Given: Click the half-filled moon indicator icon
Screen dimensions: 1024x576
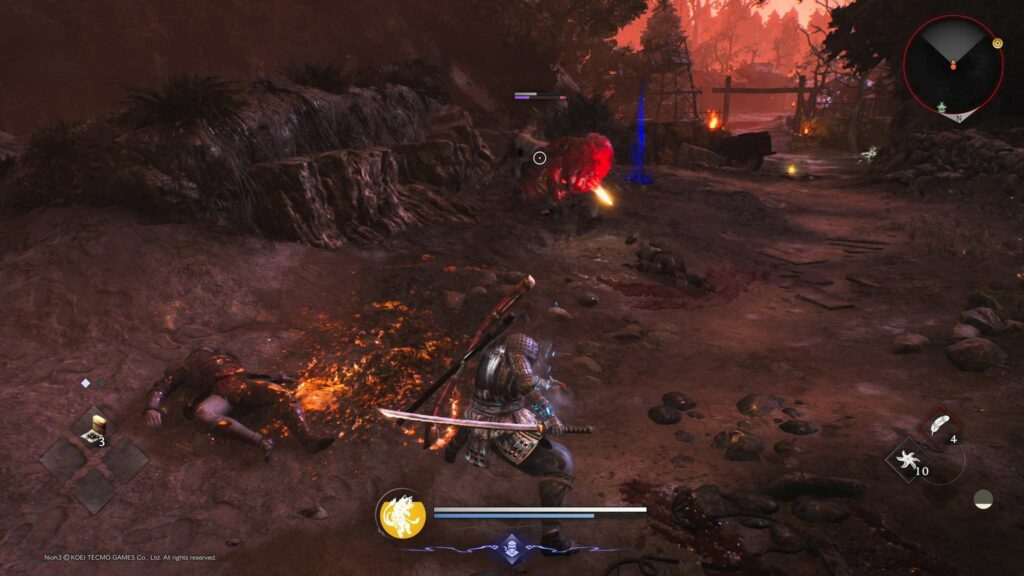Looking at the screenshot, I should tap(983, 498).
